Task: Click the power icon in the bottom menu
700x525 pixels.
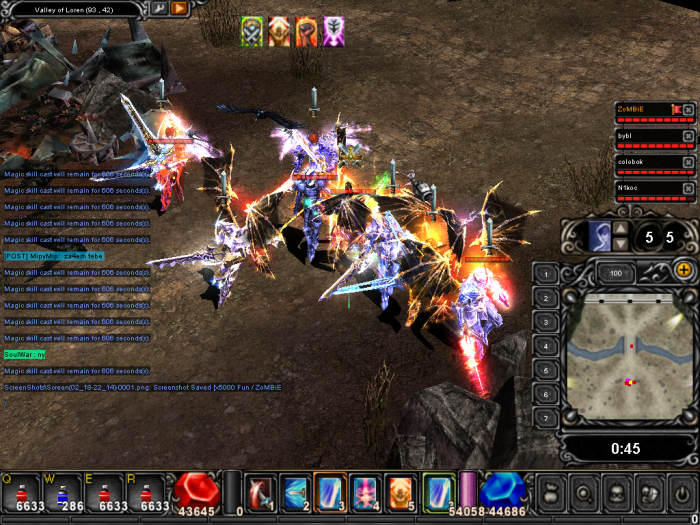Action: (x=682, y=493)
